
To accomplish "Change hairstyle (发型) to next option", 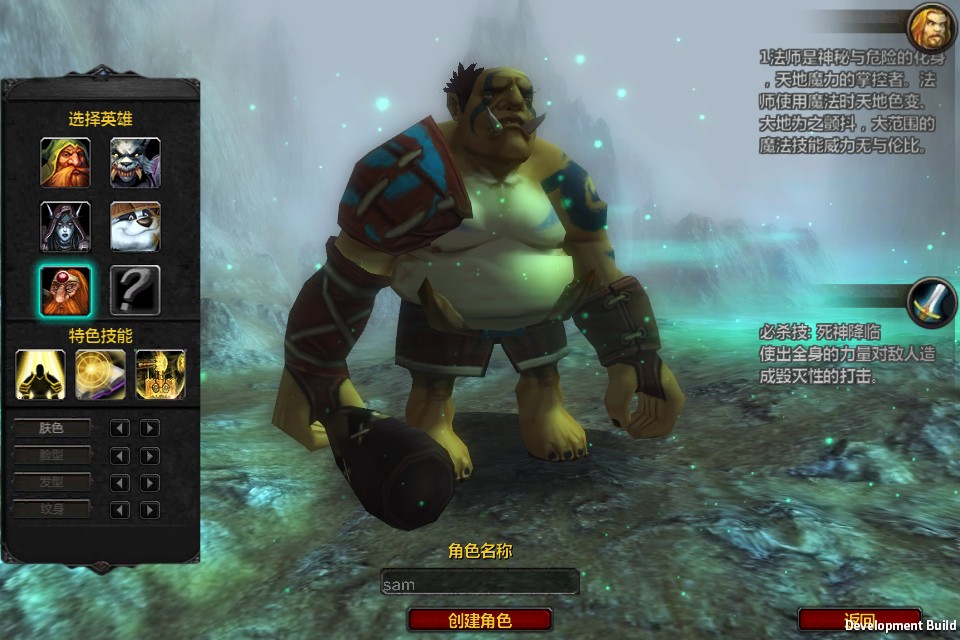I will point(150,483).
